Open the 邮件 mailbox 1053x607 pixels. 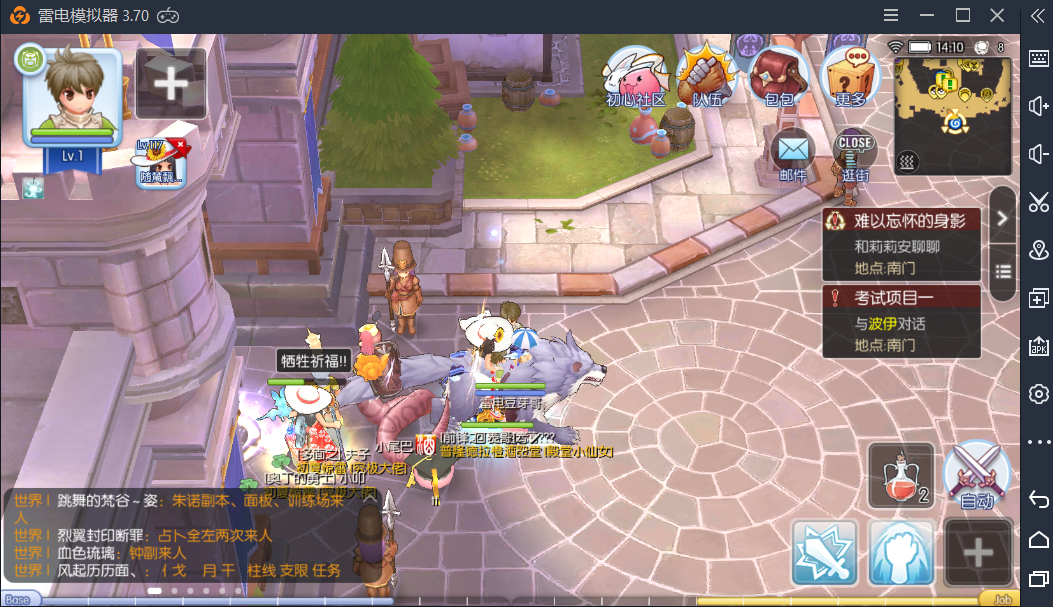(x=792, y=154)
